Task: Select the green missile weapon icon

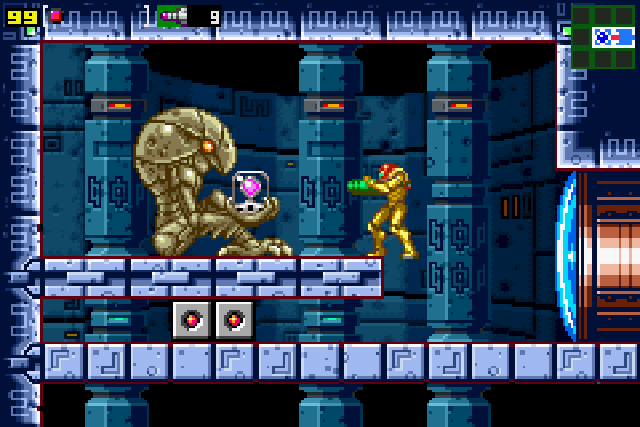Action: pos(172,16)
